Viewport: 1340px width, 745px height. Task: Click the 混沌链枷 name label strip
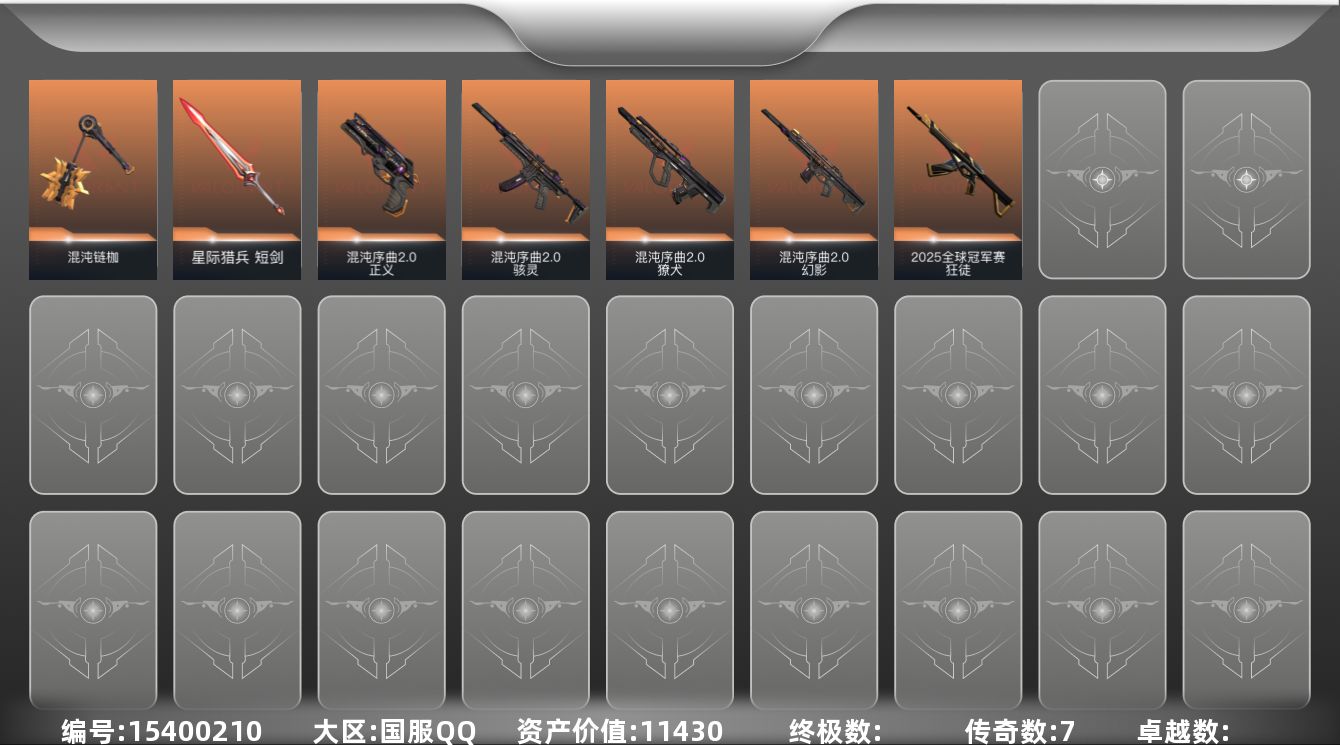[93, 256]
